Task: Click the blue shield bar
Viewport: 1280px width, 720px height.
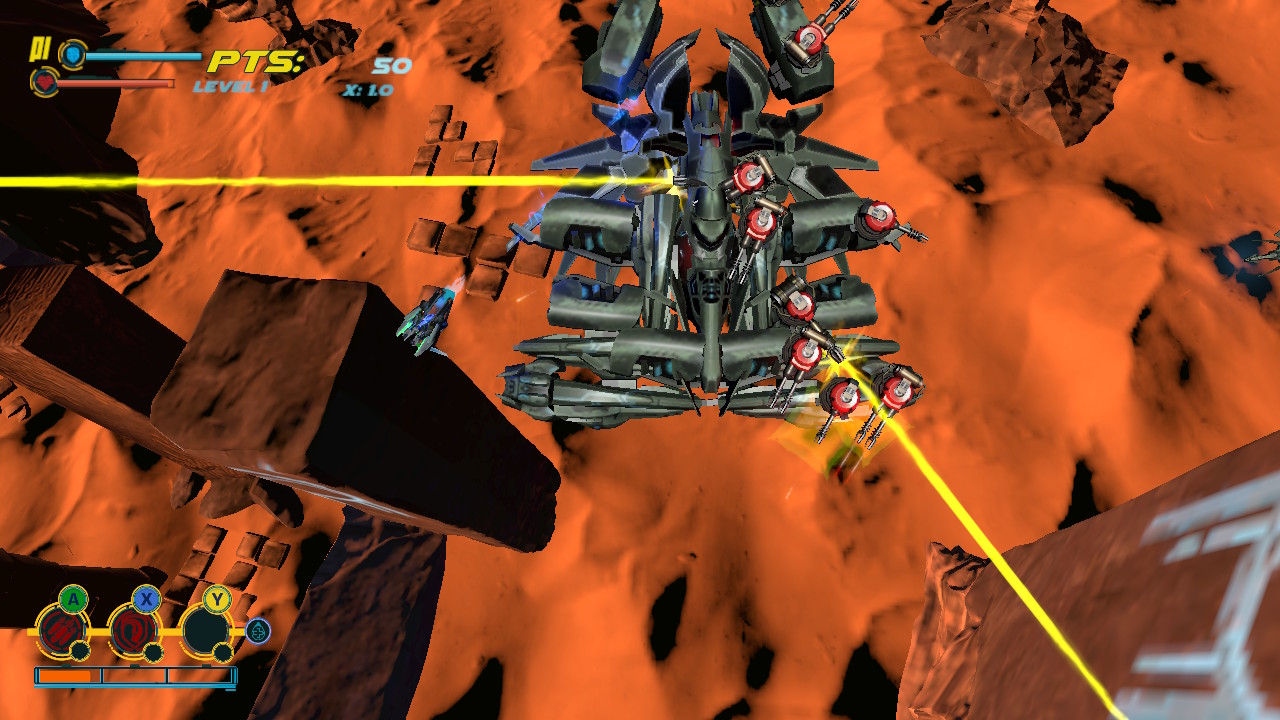Action: point(141,55)
